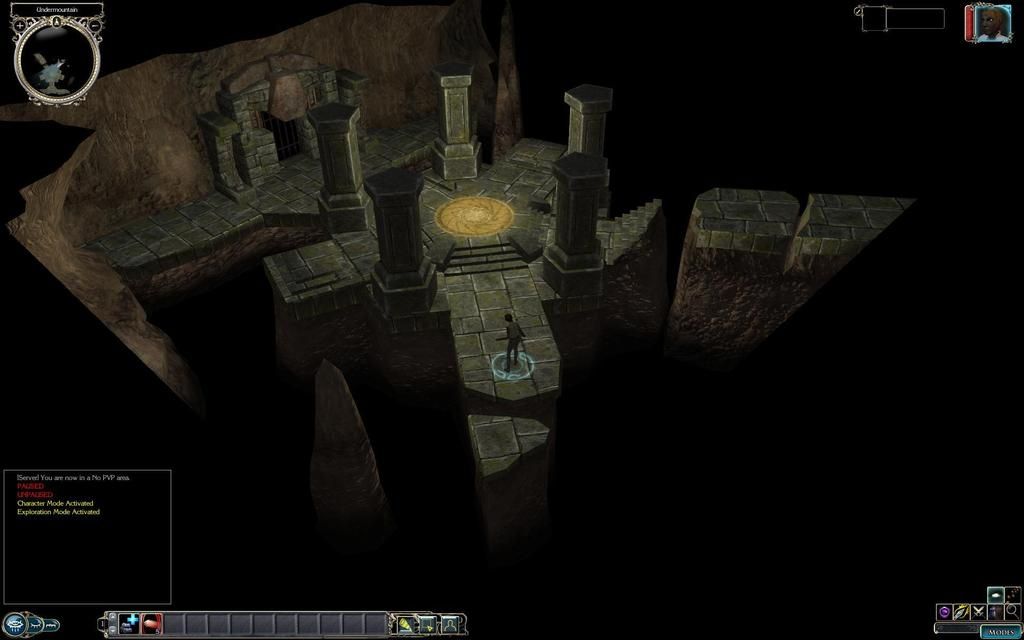This screenshot has width=1024, height=640.
Task: Use the red item hotbar slot
Action: (152, 623)
